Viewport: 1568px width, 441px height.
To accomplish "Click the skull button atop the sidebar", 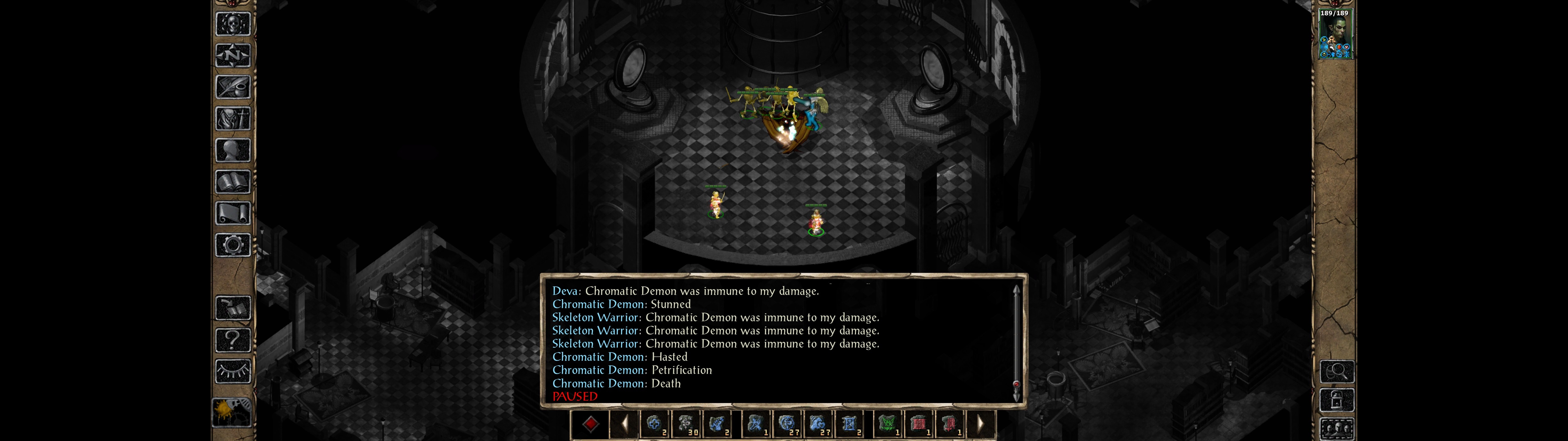I will click(x=232, y=24).
